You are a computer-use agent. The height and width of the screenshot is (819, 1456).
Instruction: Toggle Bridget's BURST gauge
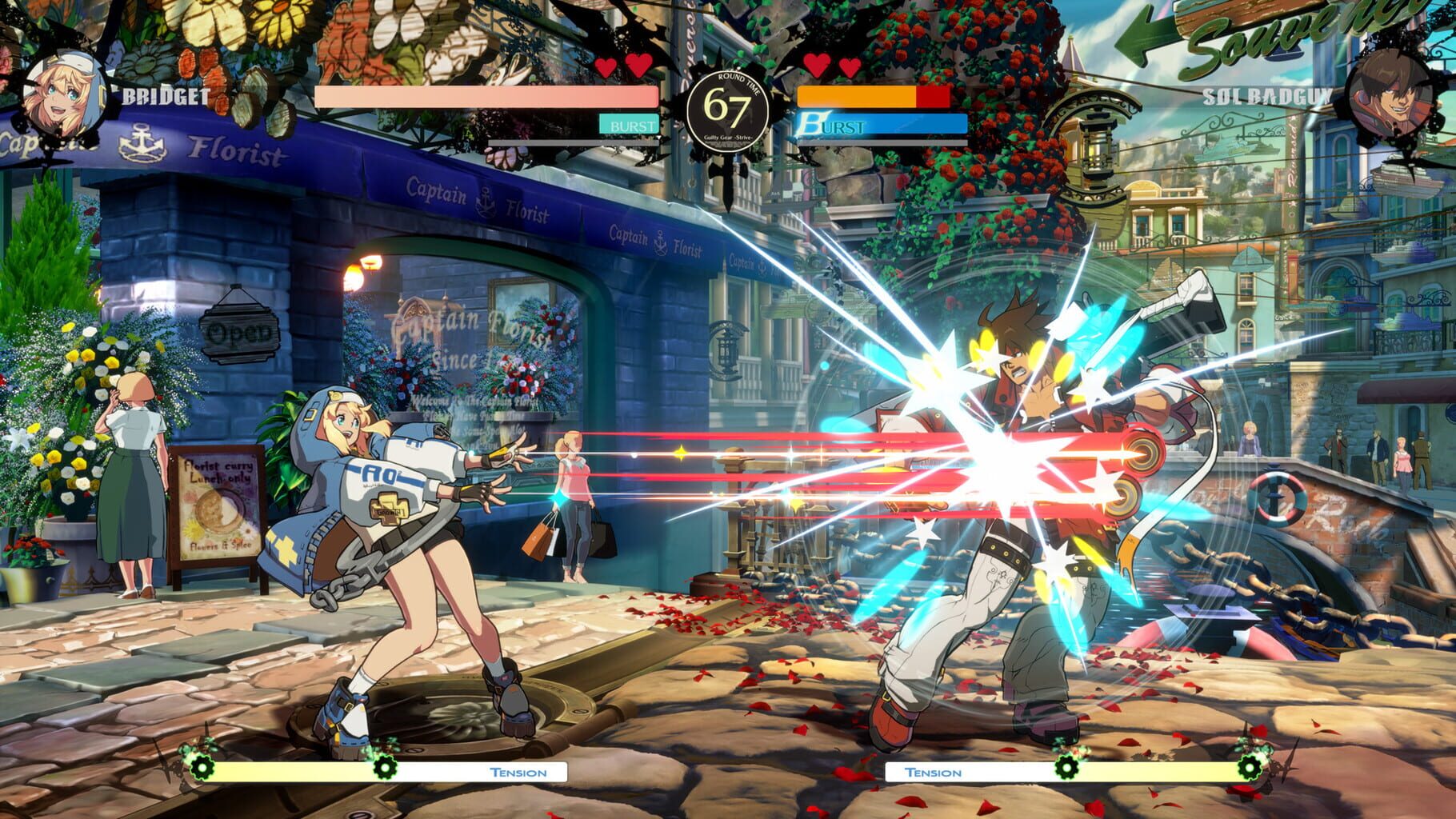[x=630, y=126]
